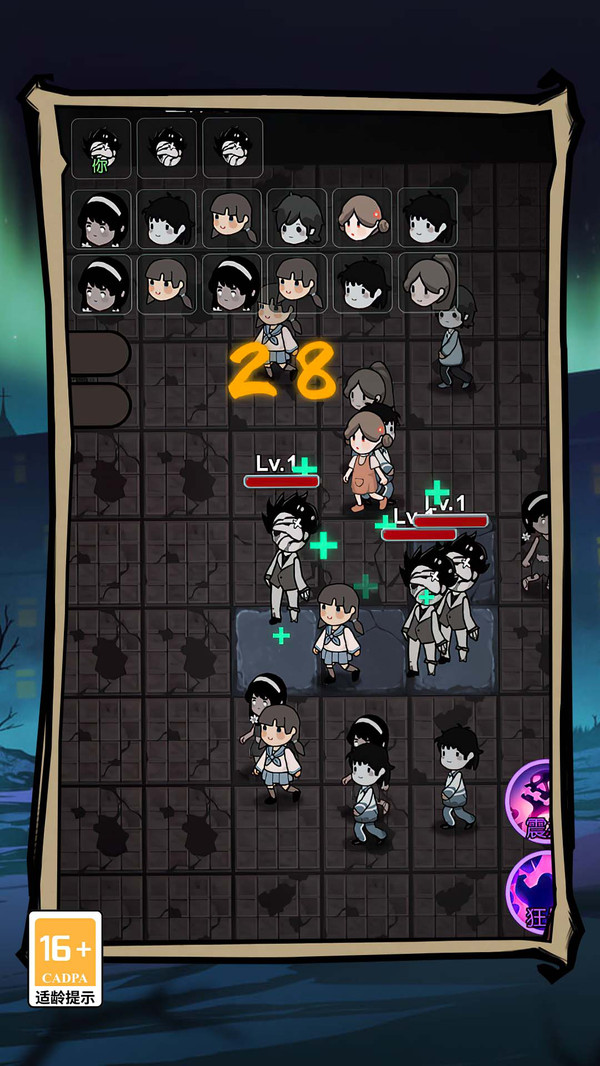
Task: Select your own portrait marked 你
Action: click(101, 149)
